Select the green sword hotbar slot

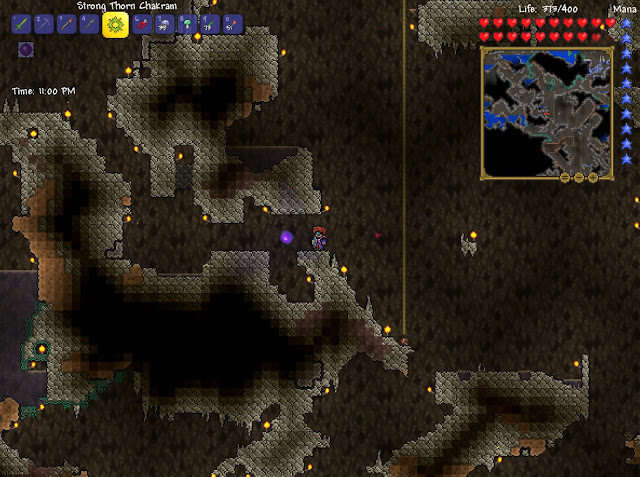(x=21, y=24)
